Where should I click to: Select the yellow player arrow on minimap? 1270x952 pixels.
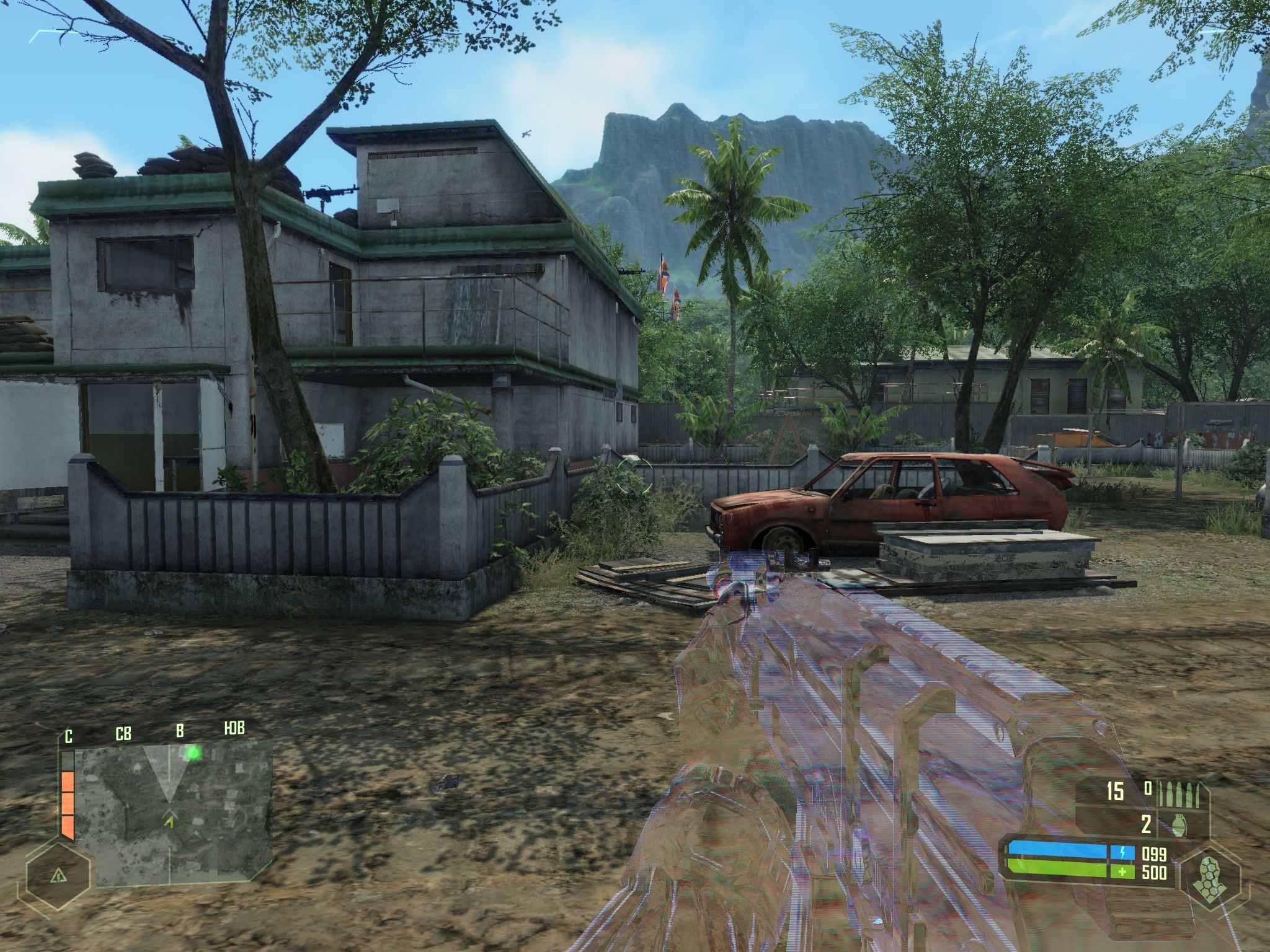coord(171,821)
